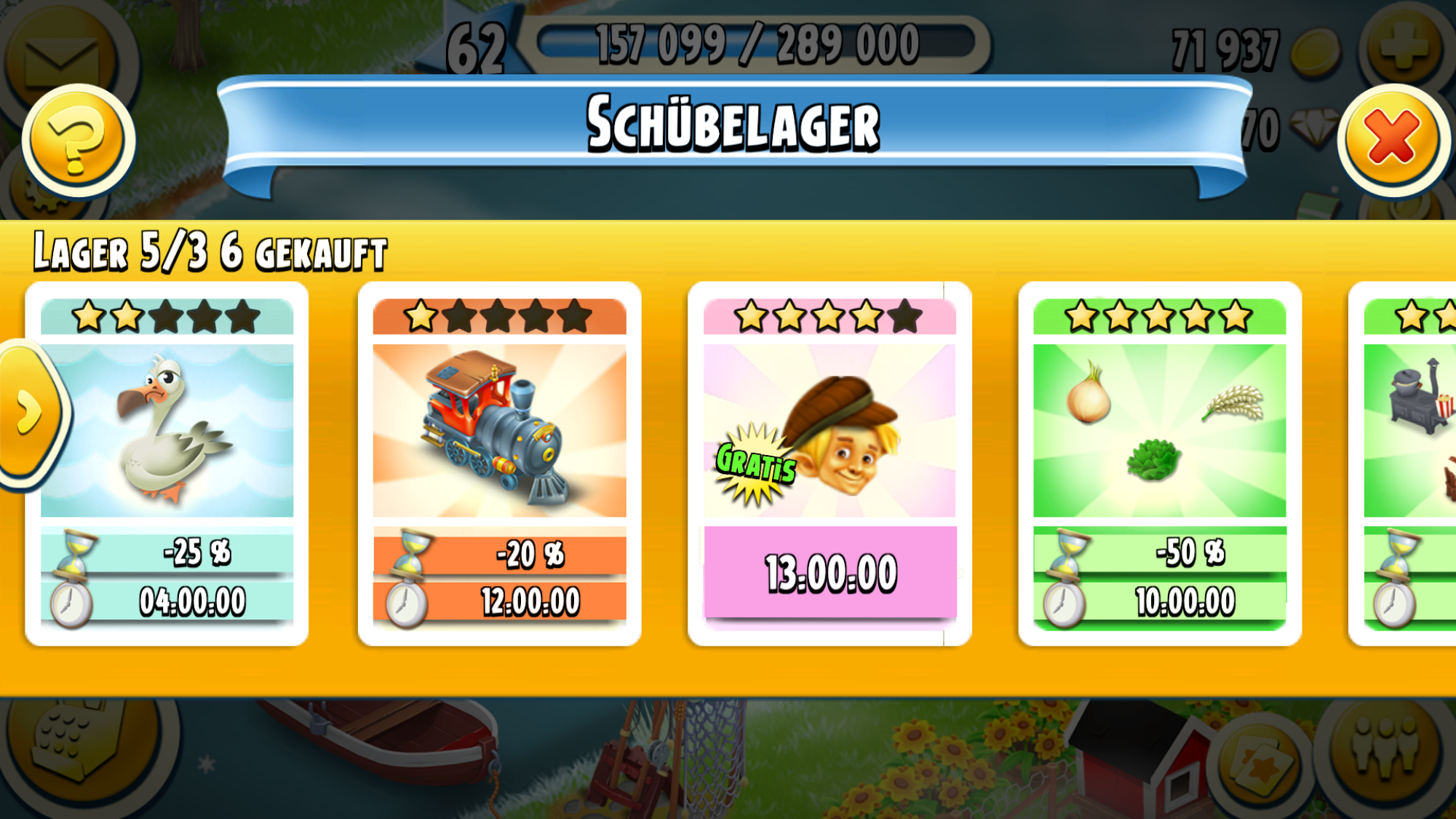Close the Schübelager window

[x=1393, y=138]
